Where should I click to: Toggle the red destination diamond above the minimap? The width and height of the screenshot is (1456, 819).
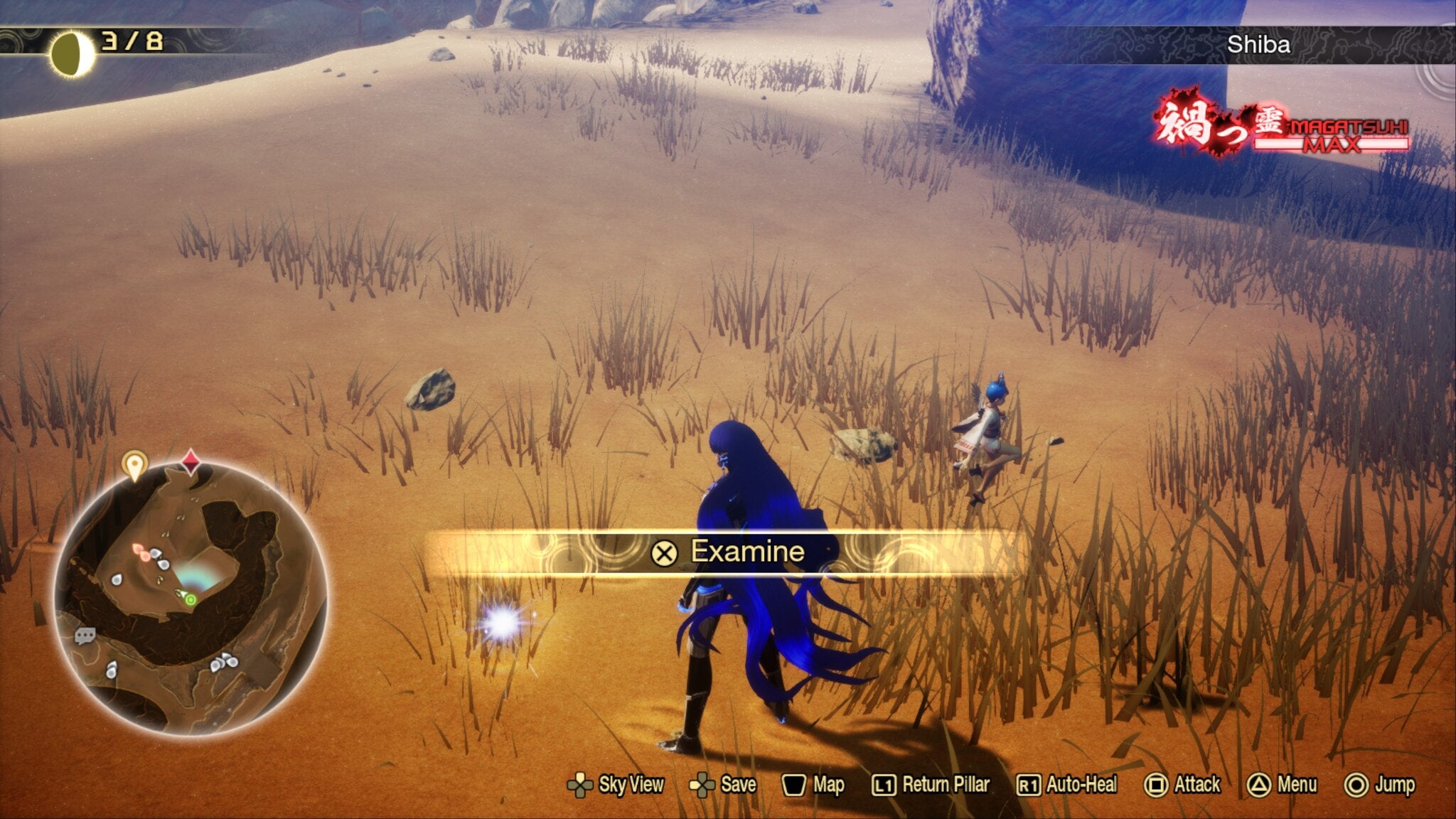click(x=191, y=462)
